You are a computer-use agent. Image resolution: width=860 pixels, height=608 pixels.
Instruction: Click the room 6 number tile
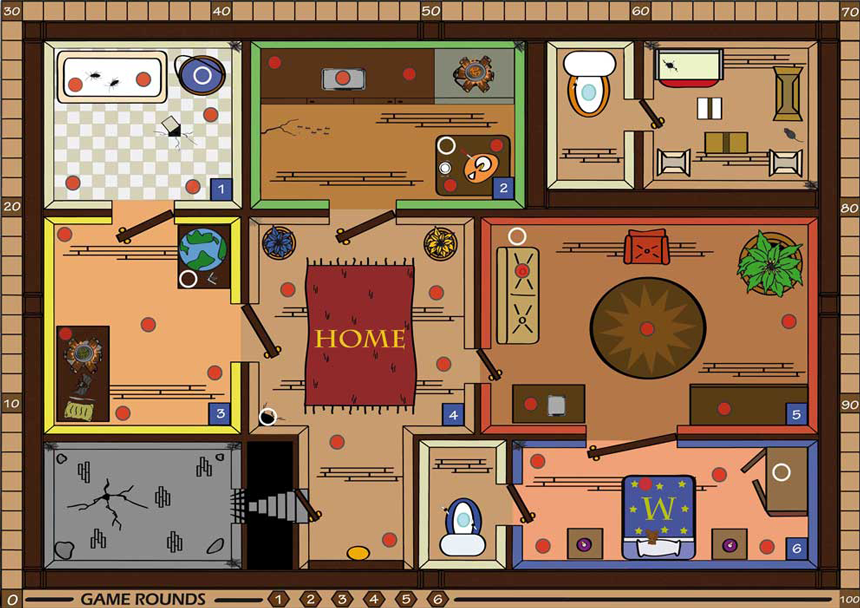(796, 548)
